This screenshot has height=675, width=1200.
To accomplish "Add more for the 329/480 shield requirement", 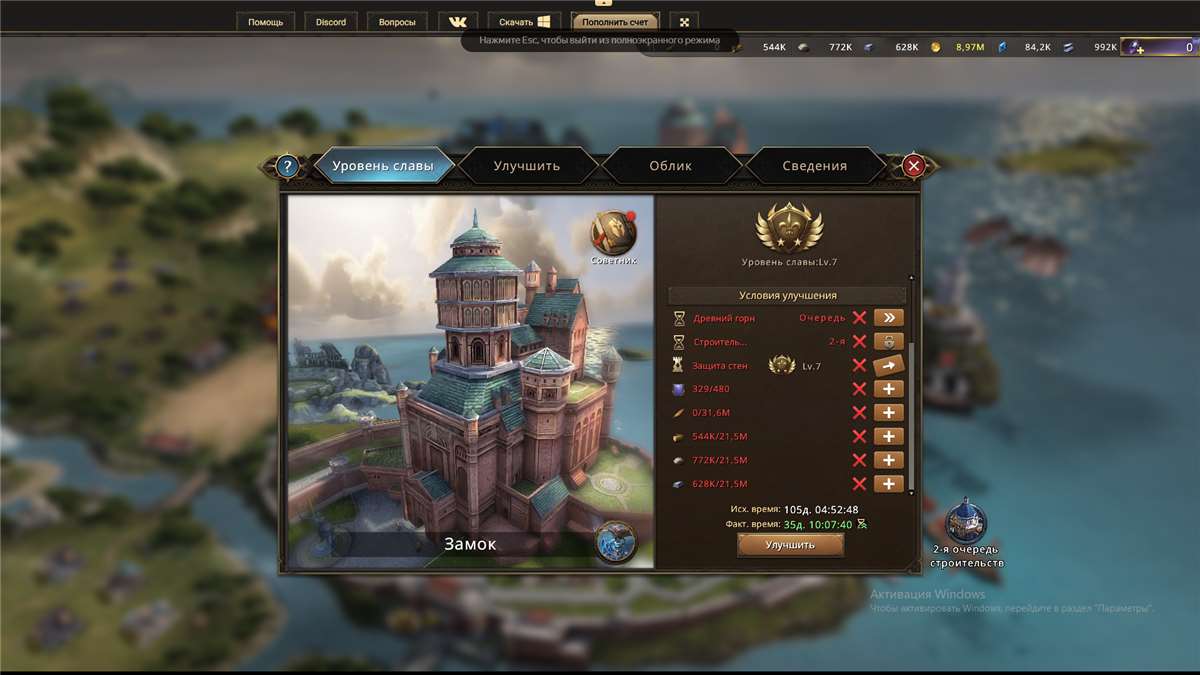I will (888, 389).
